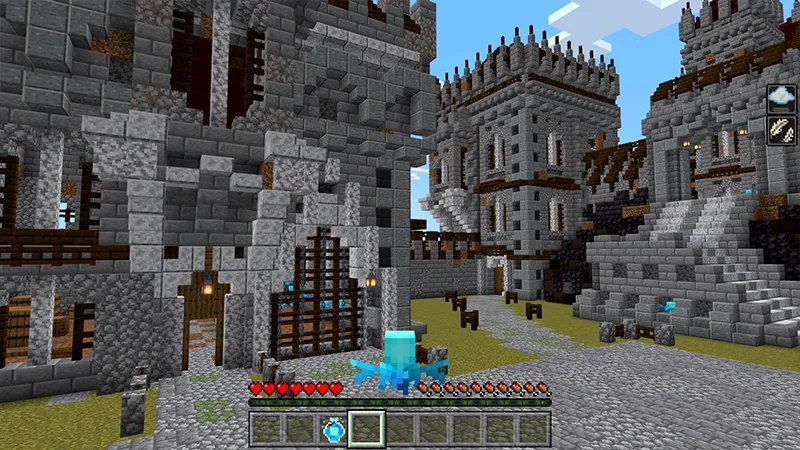The image size is (800, 450).
Task: Click the feather status effect icon
Action: (x=781, y=130)
